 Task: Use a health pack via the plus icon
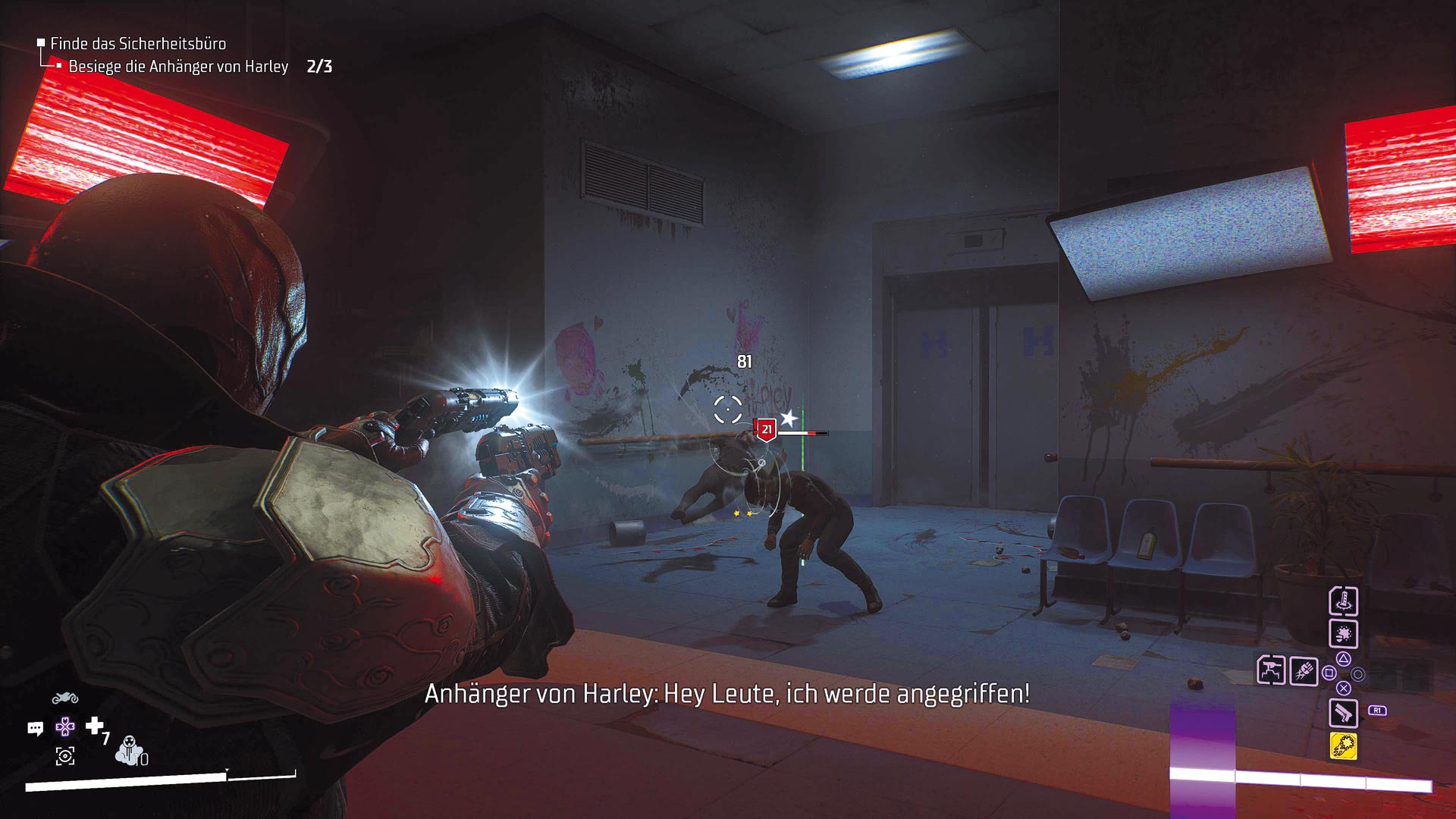[95, 726]
